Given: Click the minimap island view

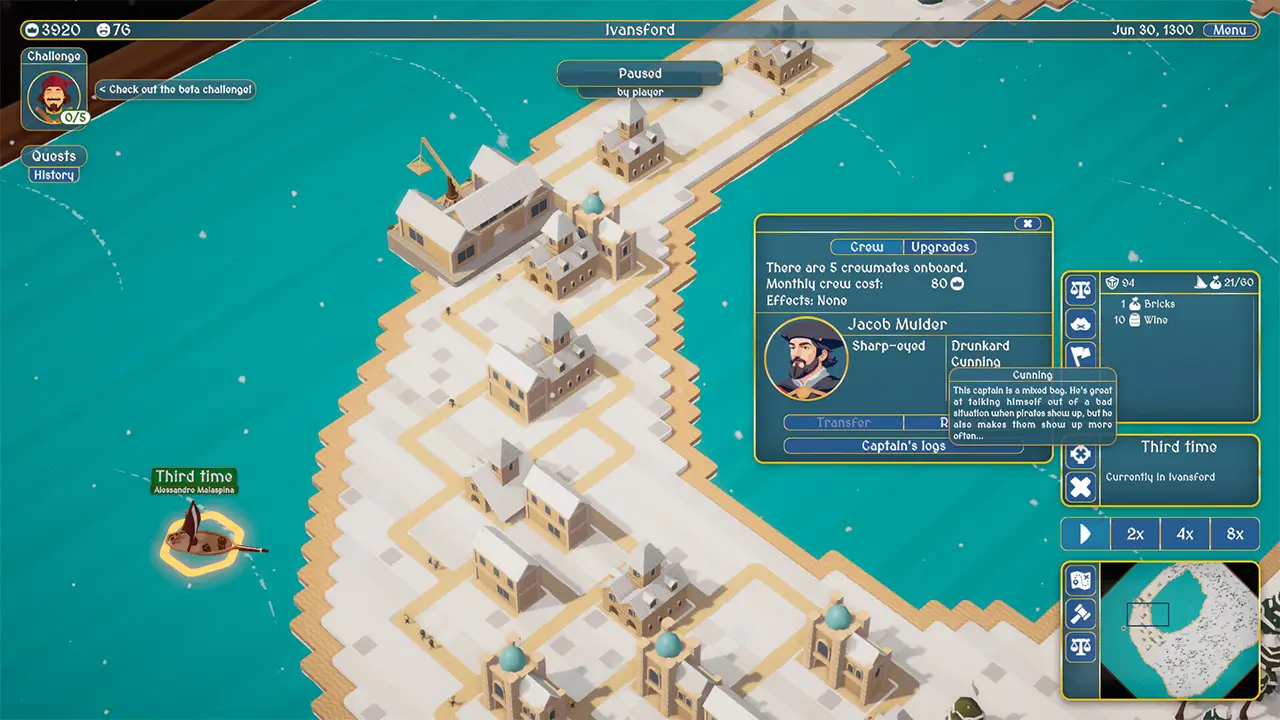Looking at the screenshot, I should (x=1180, y=630).
